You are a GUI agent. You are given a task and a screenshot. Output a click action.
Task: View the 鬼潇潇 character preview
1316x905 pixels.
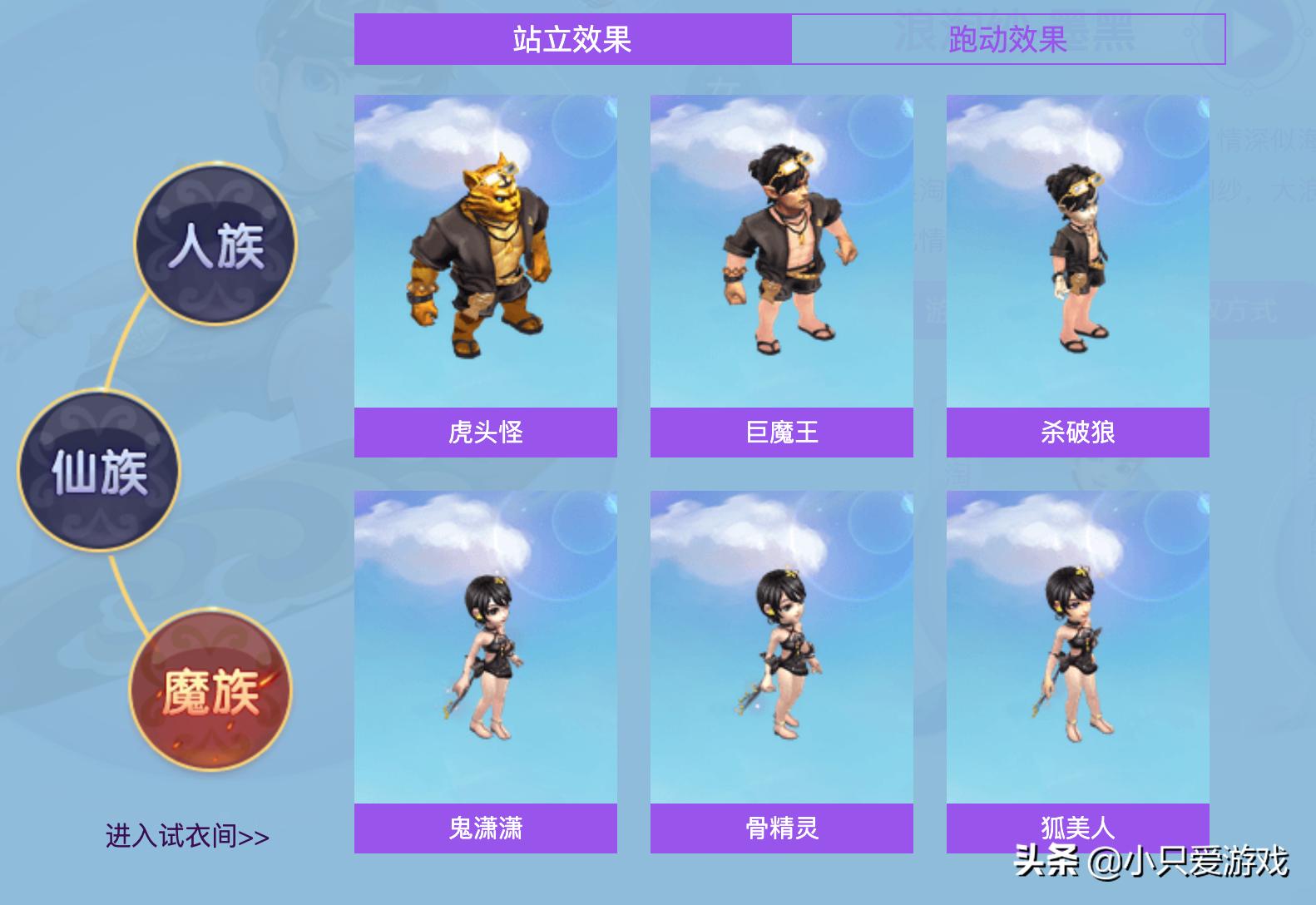click(x=485, y=649)
